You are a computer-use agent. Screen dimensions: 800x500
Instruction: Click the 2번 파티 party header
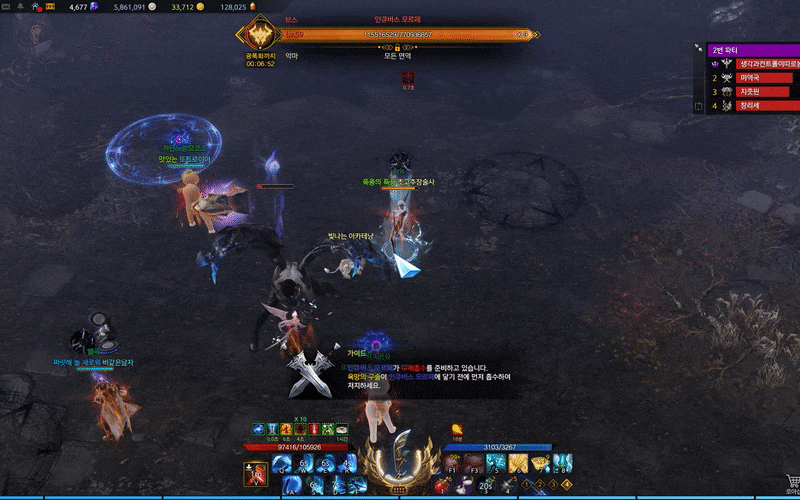(x=750, y=50)
